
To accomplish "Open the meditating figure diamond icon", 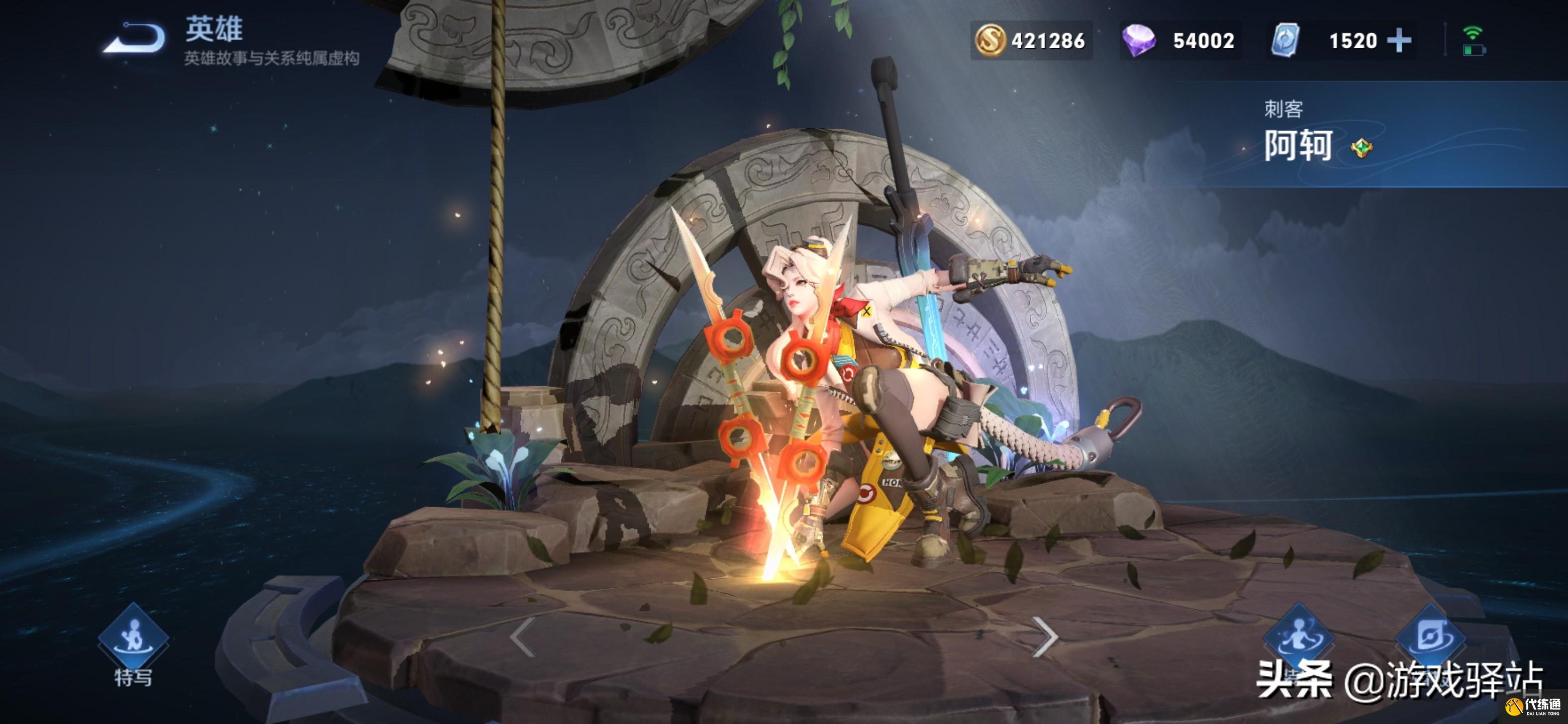I will 1299,637.
